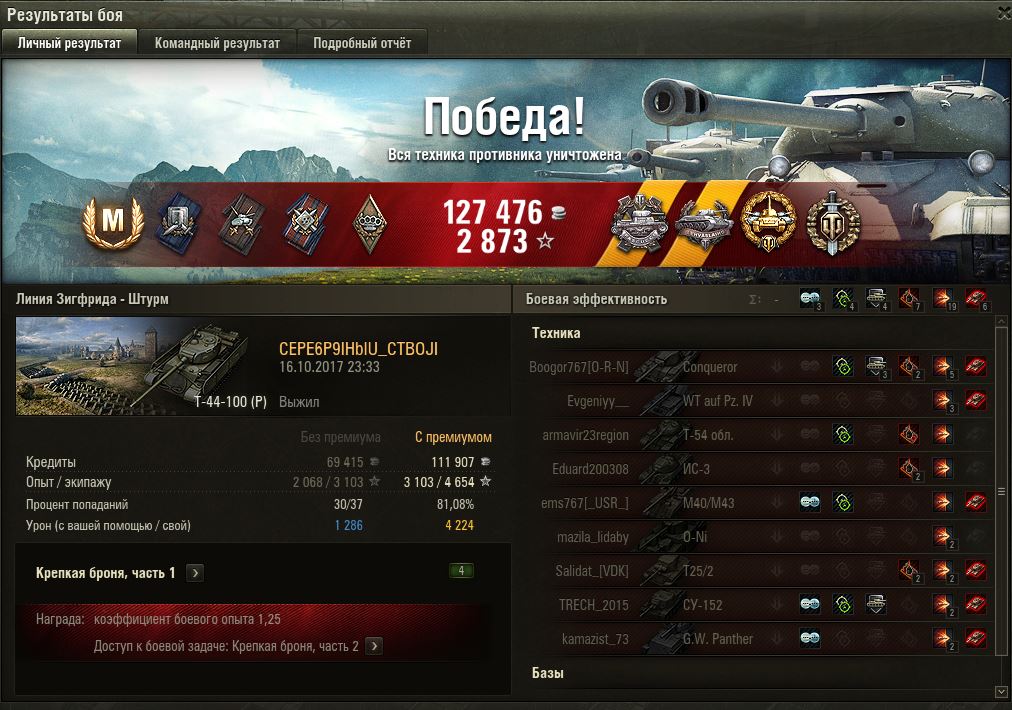Close the battle results window
The width and height of the screenshot is (1012, 710).
coord(1001,15)
